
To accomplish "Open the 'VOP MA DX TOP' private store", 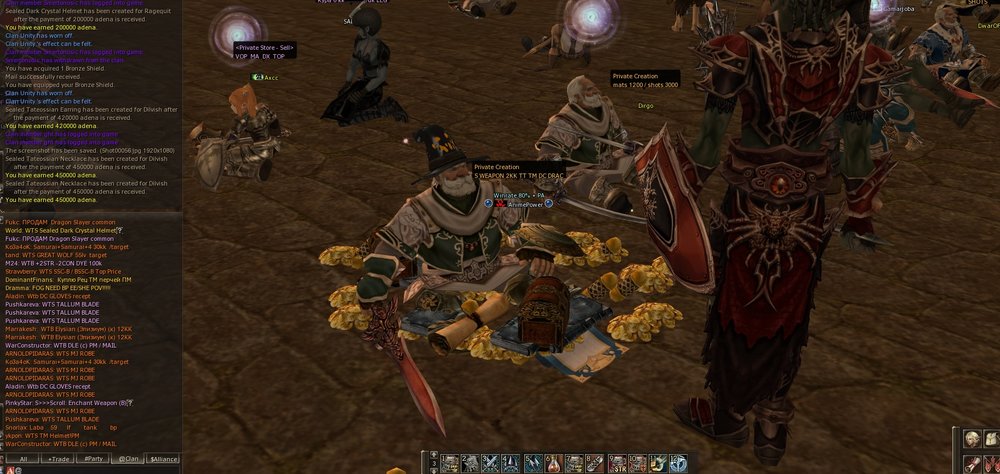I will 264,52.
